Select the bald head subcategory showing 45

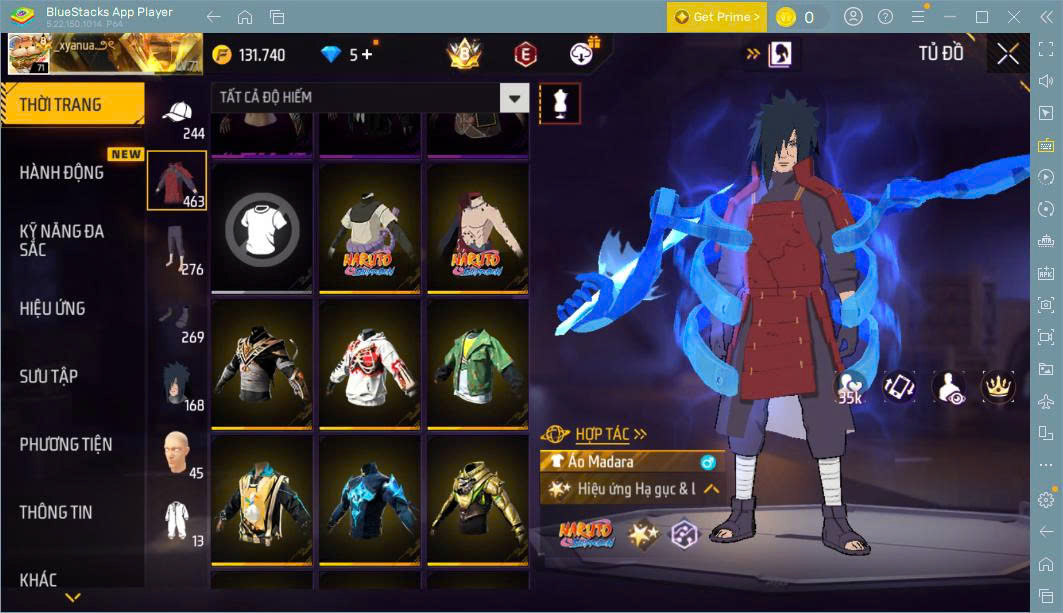(x=178, y=452)
